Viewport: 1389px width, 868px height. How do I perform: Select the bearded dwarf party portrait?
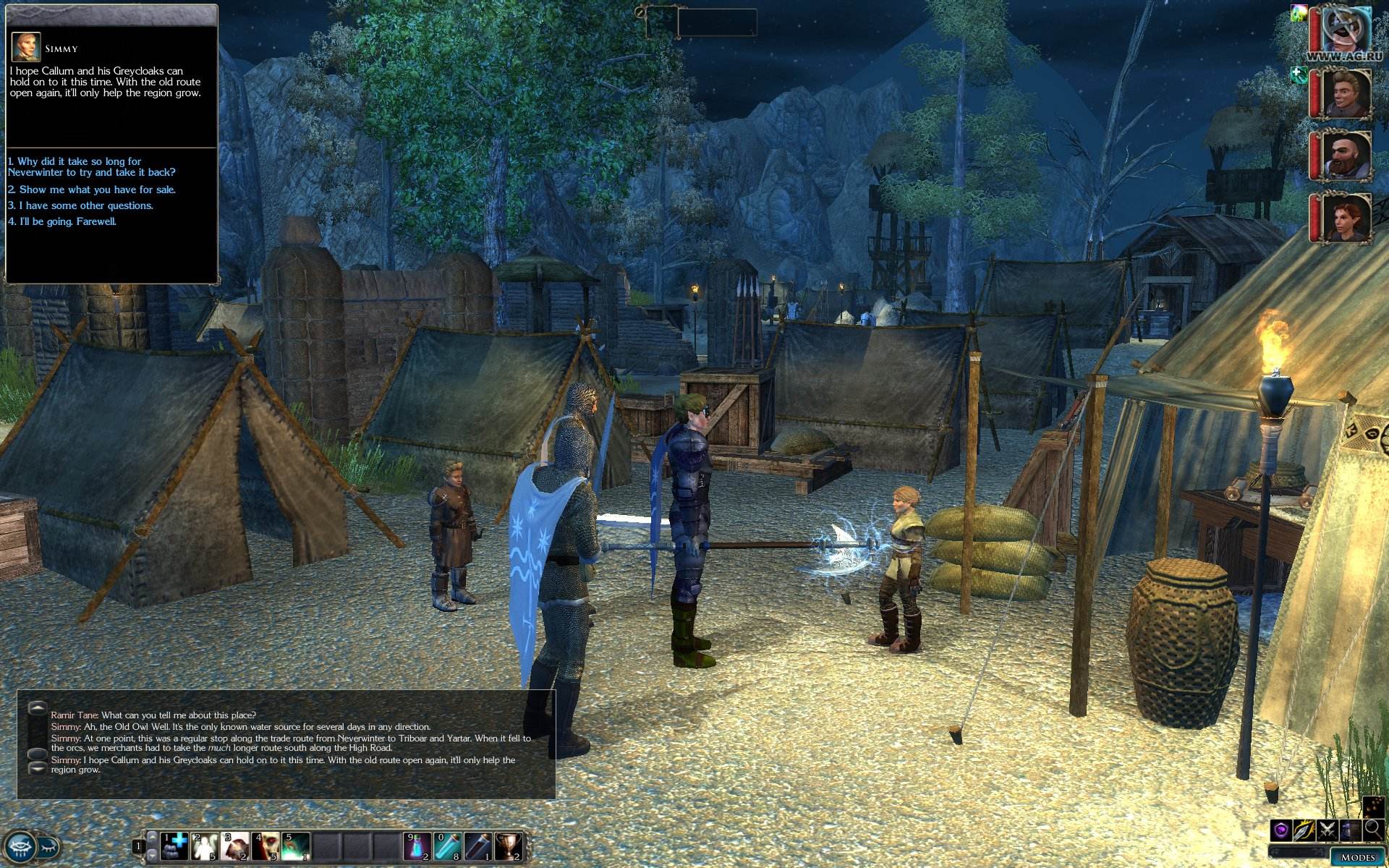(1346, 155)
